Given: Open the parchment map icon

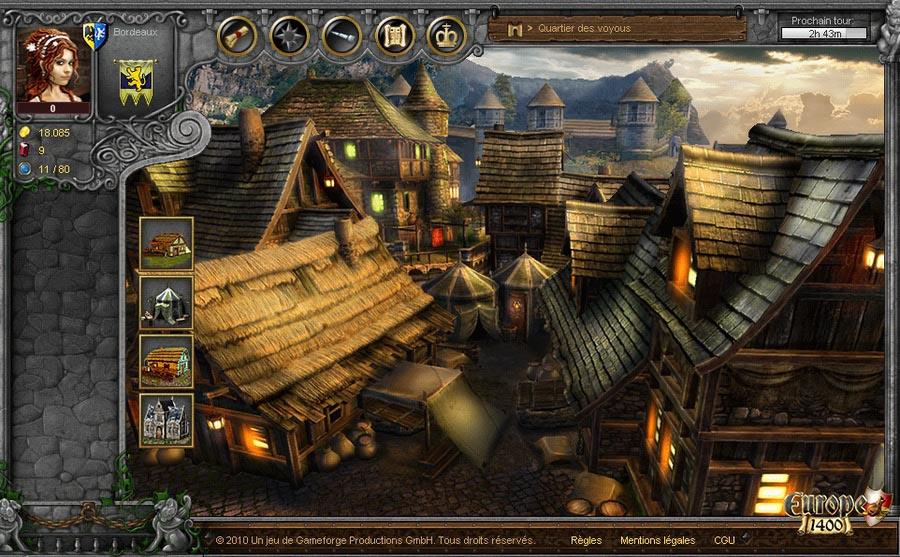Looking at the screenshot, I should (395, 36).
